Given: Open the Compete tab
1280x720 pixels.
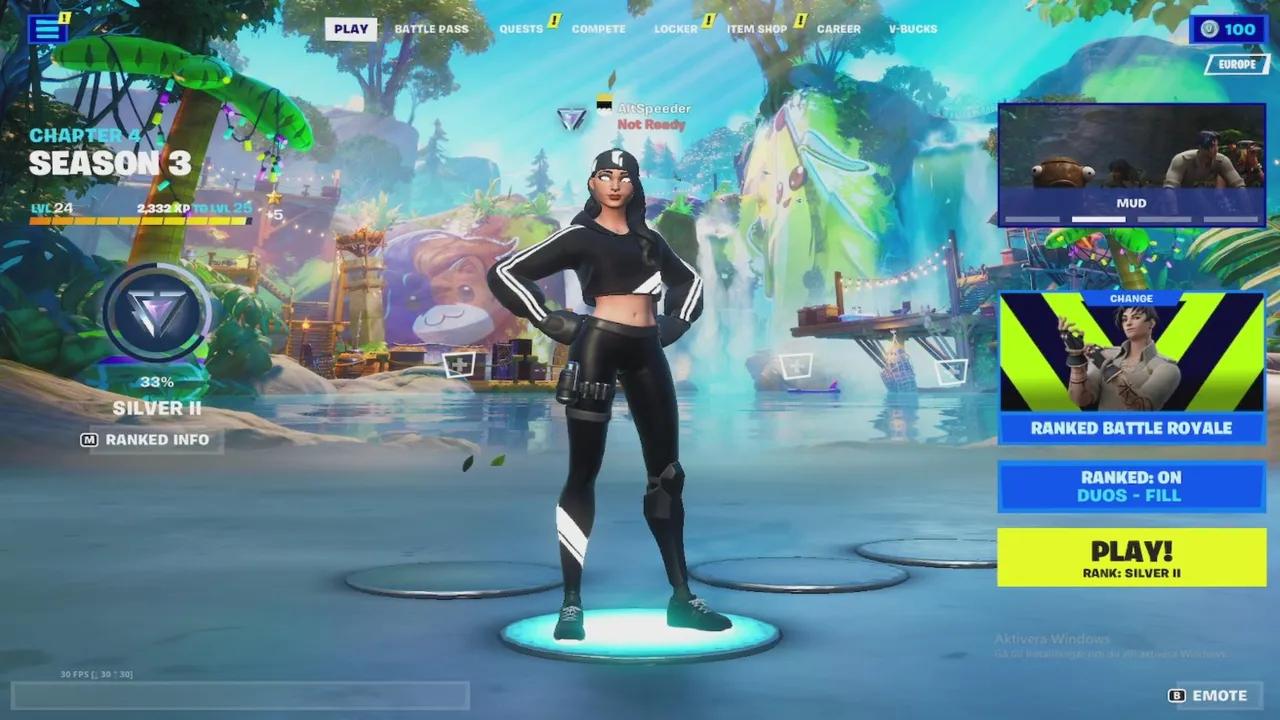Looking at the screenshot, I should (x=597, y=29).
